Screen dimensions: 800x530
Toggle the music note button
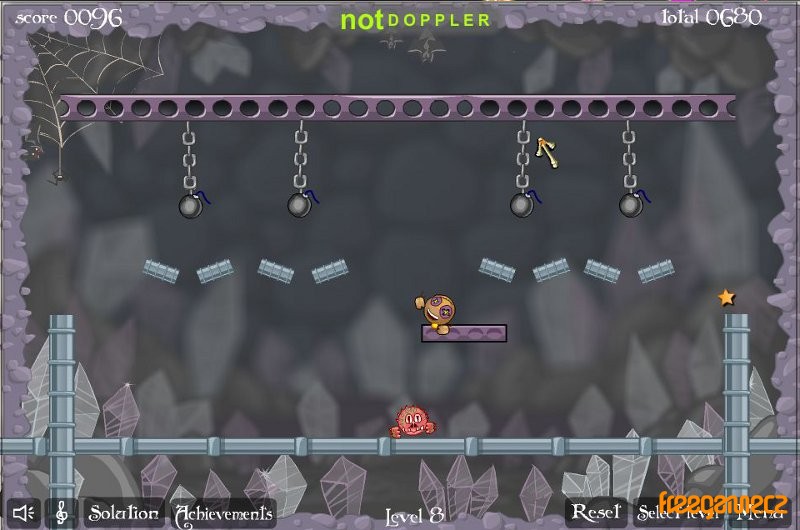(x=61, y=513)
